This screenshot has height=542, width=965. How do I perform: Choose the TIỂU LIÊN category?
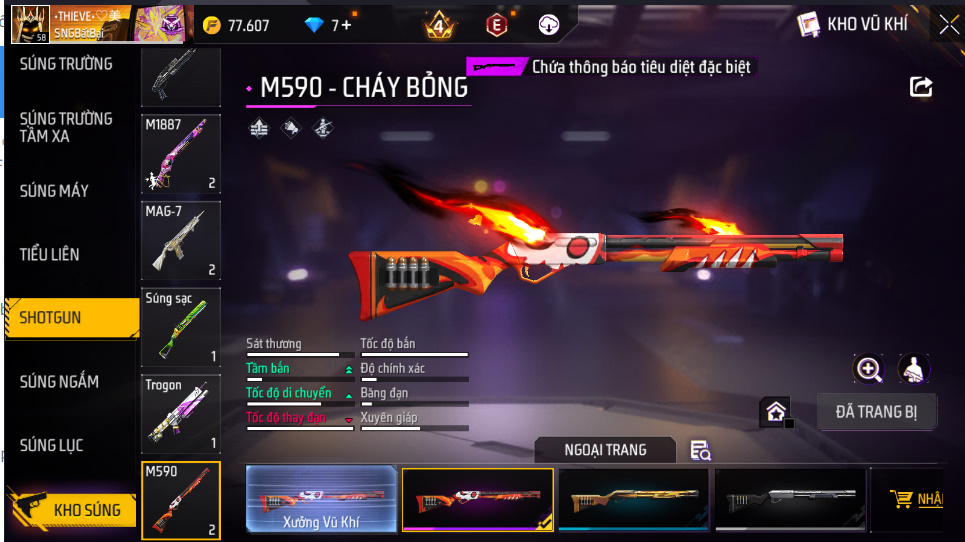pos(49,254)
